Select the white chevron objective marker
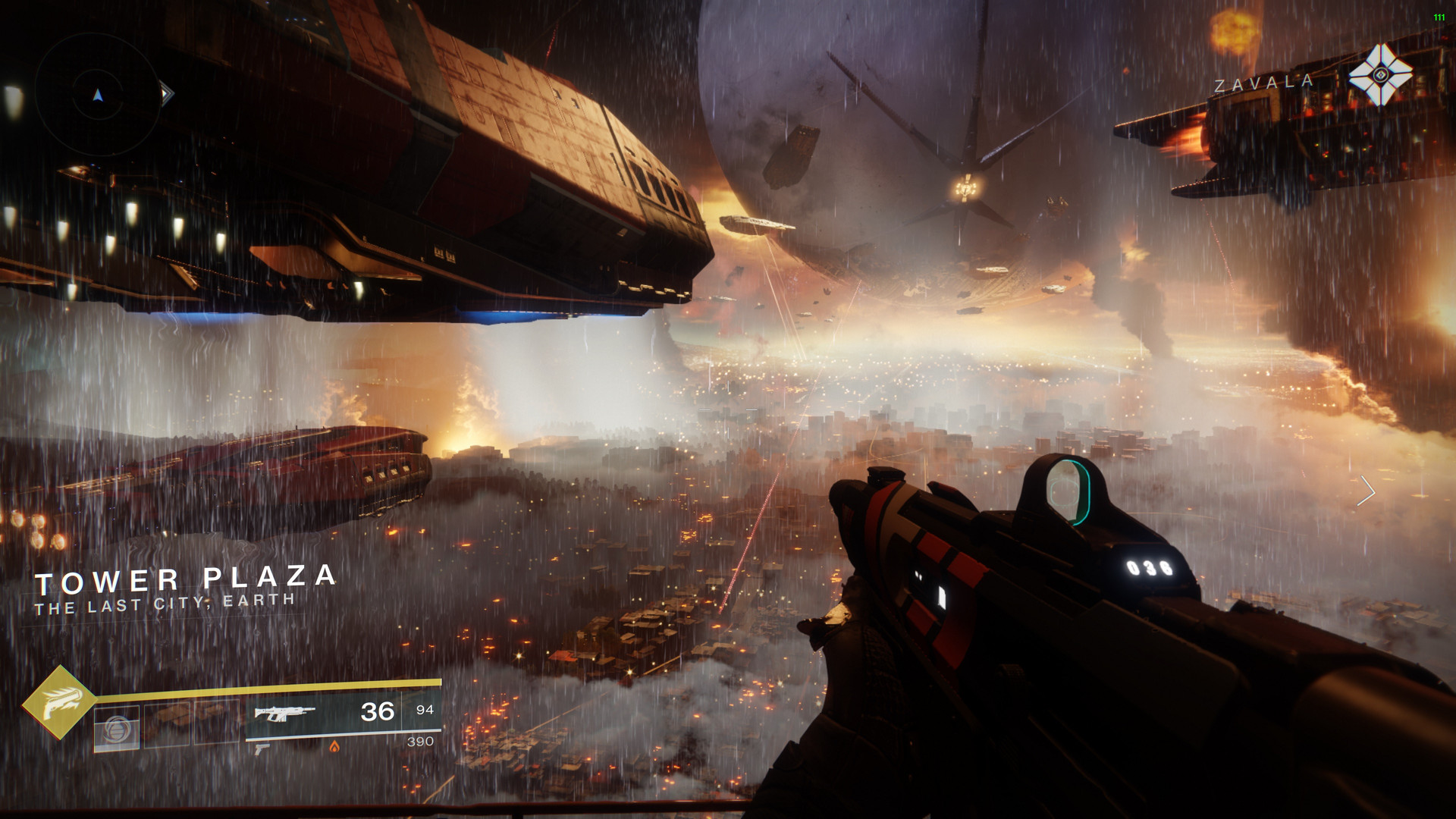Viewport: 1456px width, 819px height. click(1367, 491)
